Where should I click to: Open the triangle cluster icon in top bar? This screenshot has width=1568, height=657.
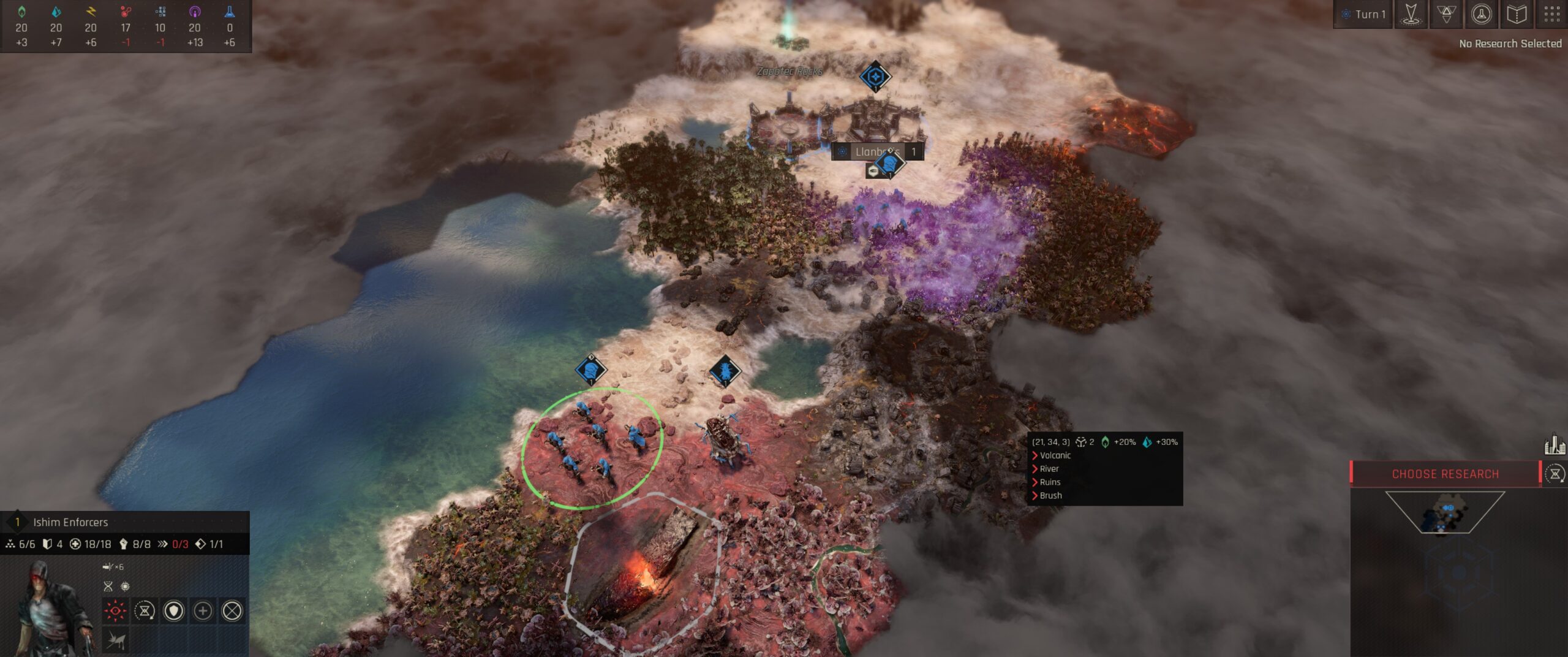click(1446, 14)
